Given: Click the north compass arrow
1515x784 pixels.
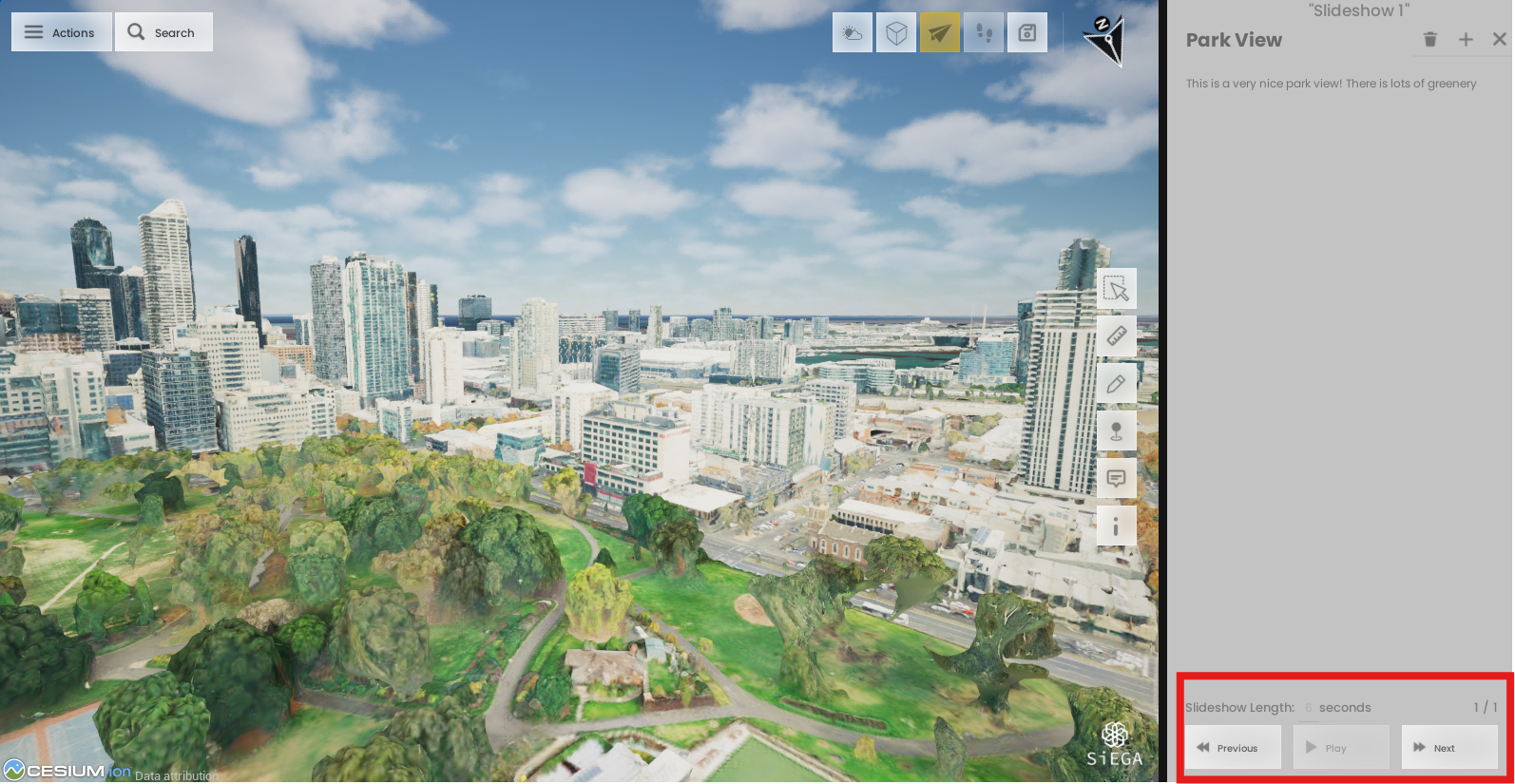Looking at the screenshot, I should point(1105,40).
